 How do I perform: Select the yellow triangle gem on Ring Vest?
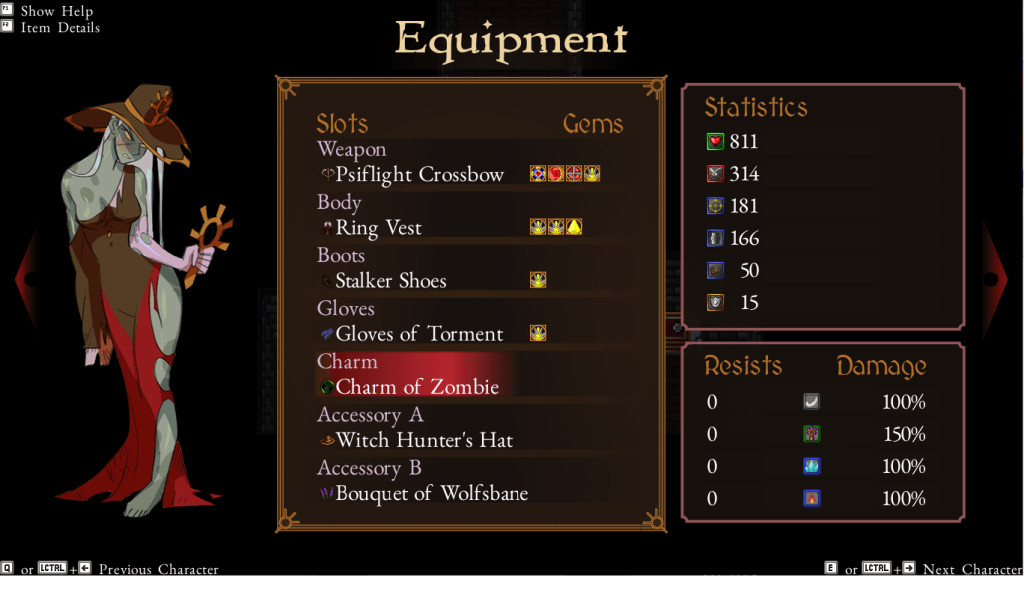tap(574, 227)
